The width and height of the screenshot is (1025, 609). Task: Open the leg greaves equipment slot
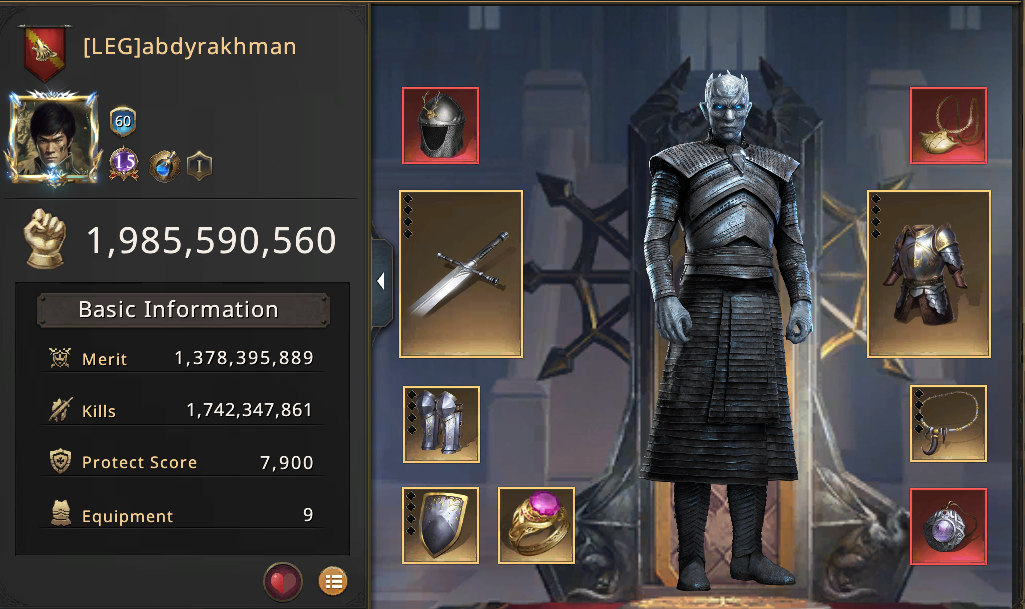click(x=441, y=424)
